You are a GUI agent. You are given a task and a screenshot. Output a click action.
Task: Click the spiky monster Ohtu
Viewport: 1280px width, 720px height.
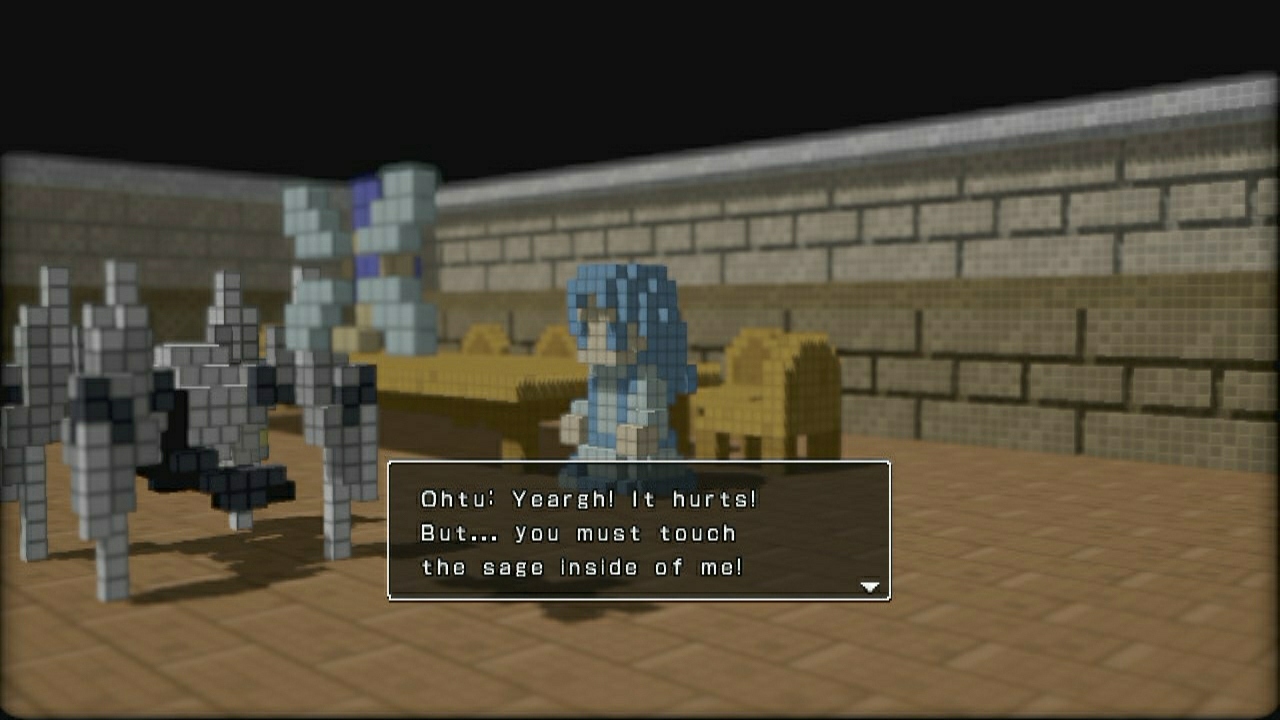click(180, 420)
